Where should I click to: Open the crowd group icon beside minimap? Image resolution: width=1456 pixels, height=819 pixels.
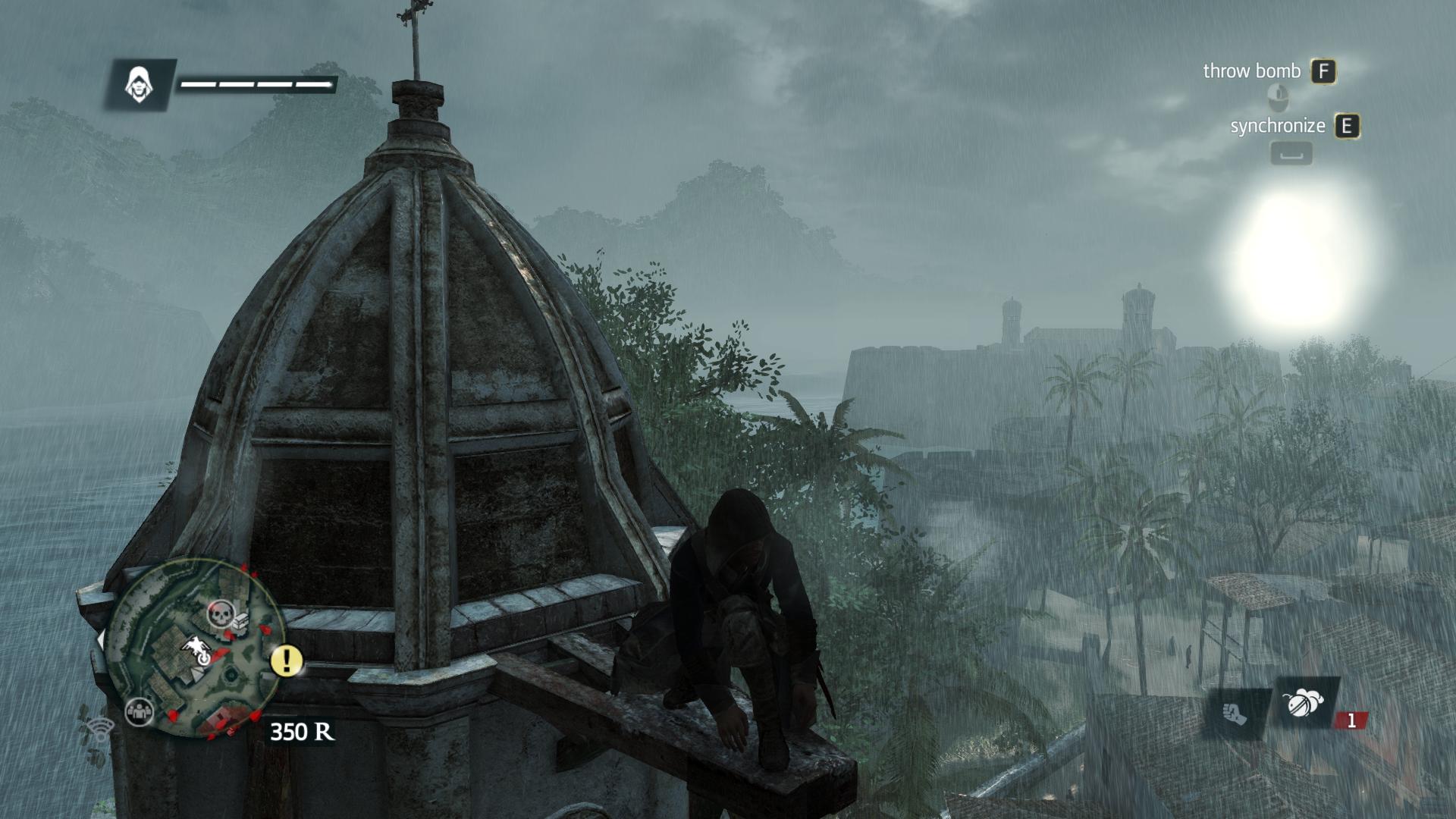(139, 711)
